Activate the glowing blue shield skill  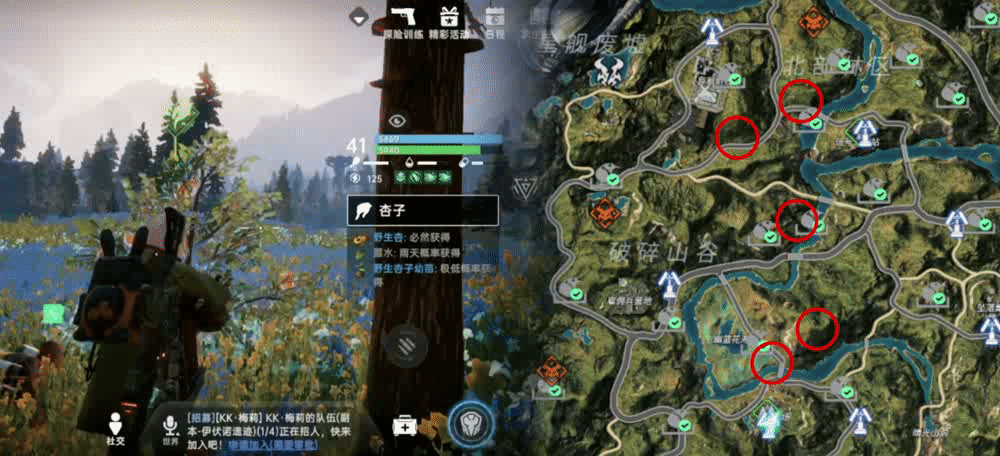468,423
